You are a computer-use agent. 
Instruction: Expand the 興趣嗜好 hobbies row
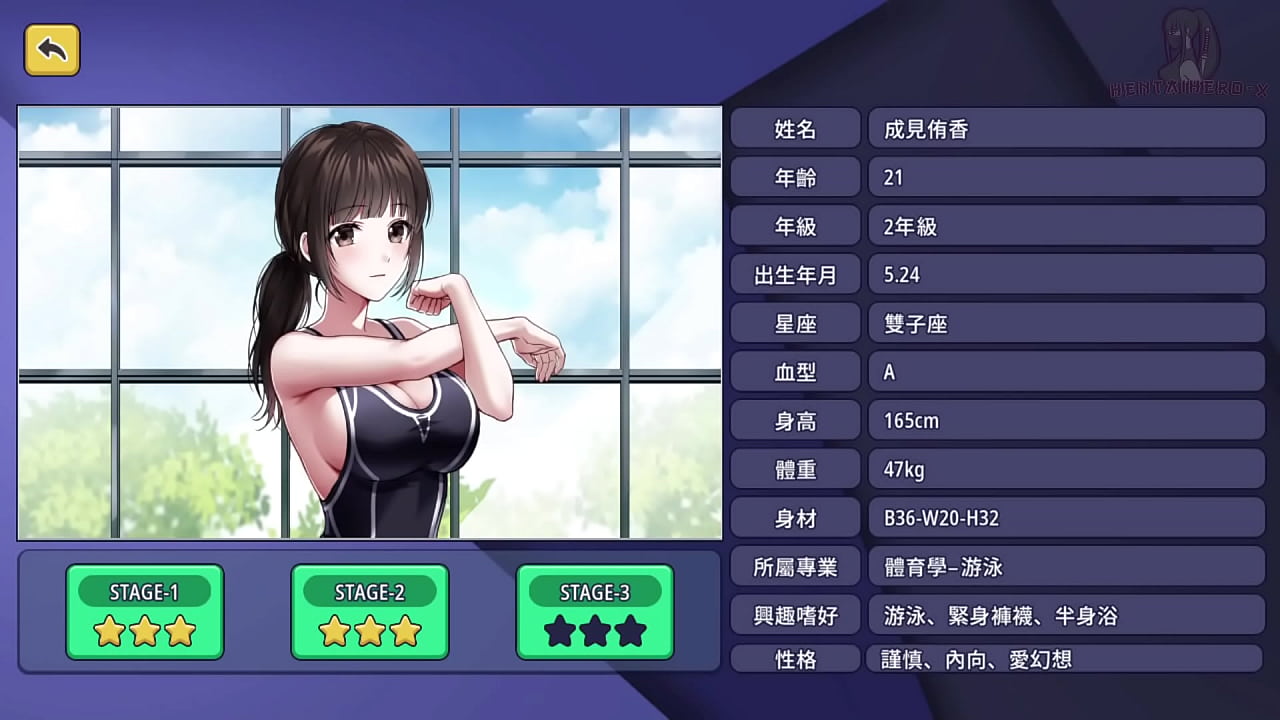click(x=796, y=616)
